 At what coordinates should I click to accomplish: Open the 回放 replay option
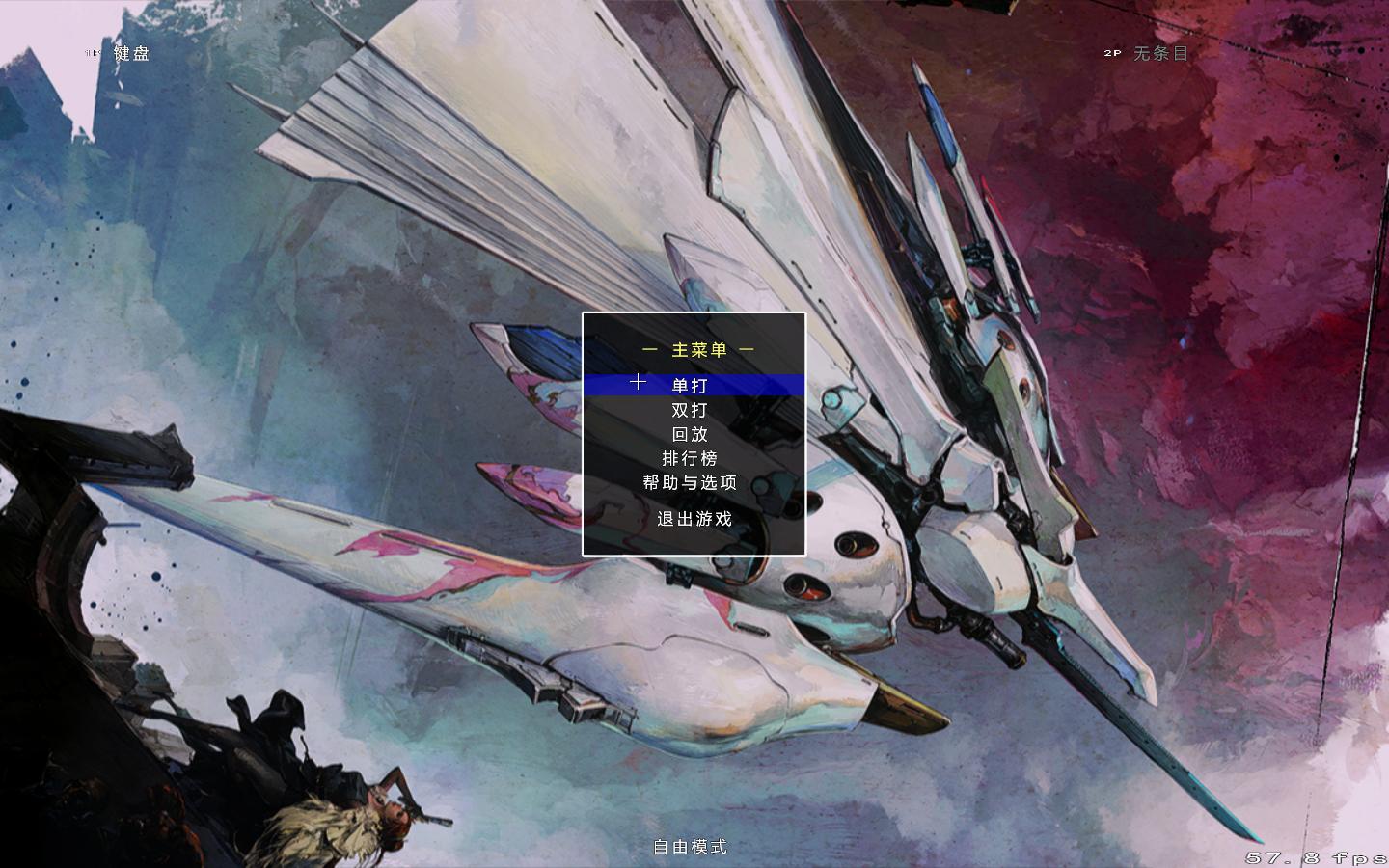coord(689,435)
